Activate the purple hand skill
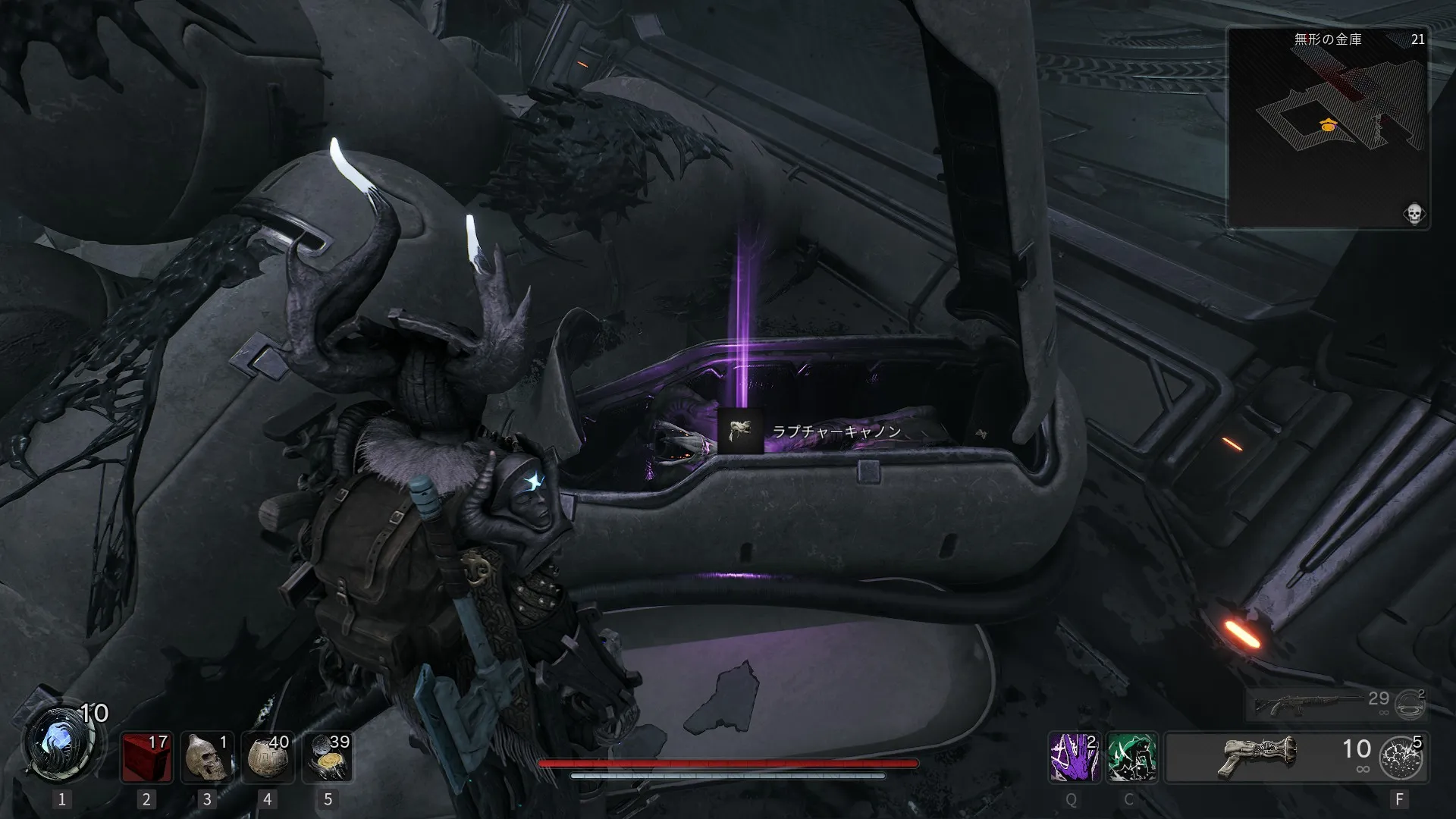 coord(1071,757)
